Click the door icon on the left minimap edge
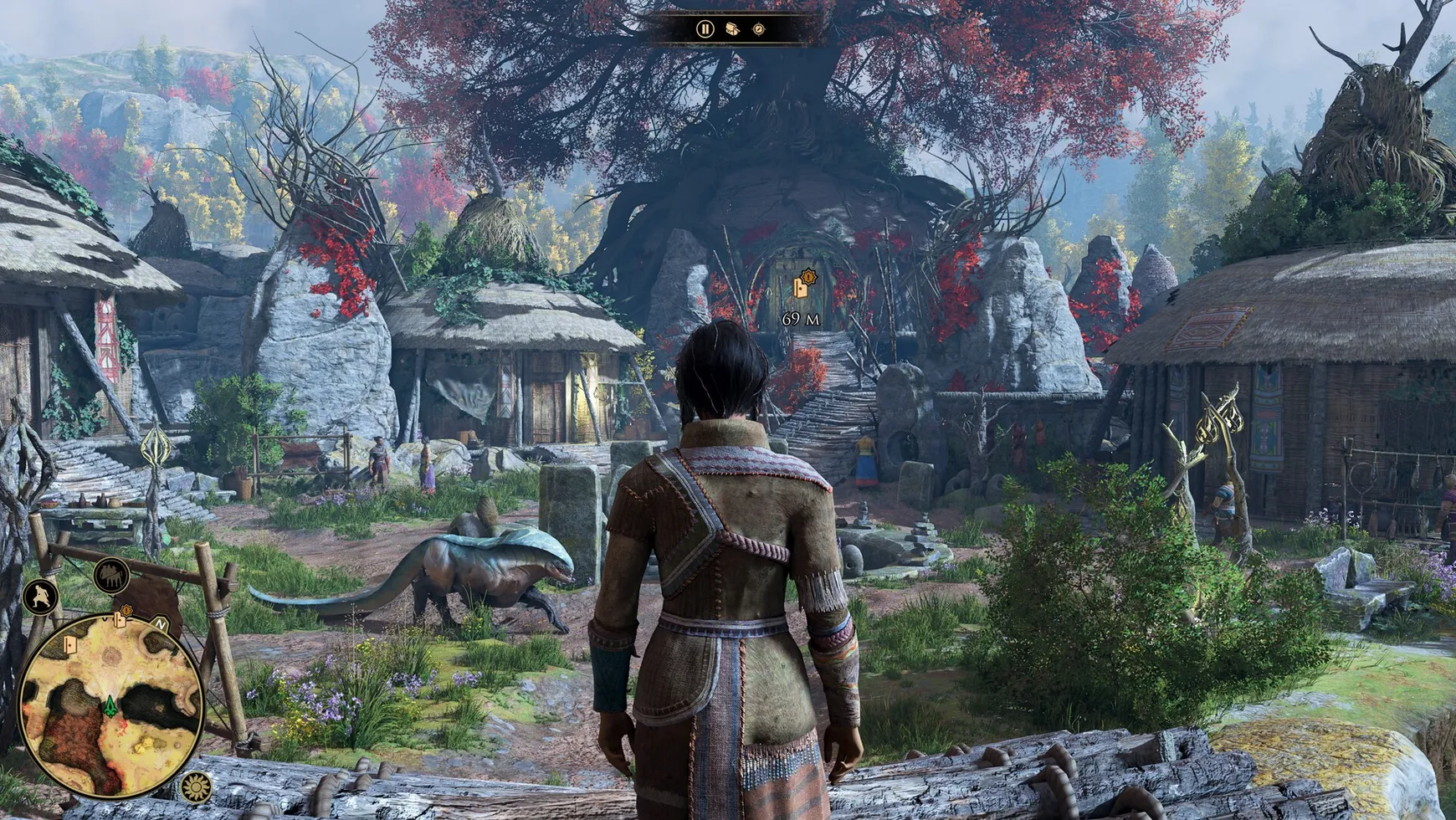 (70, 644)
